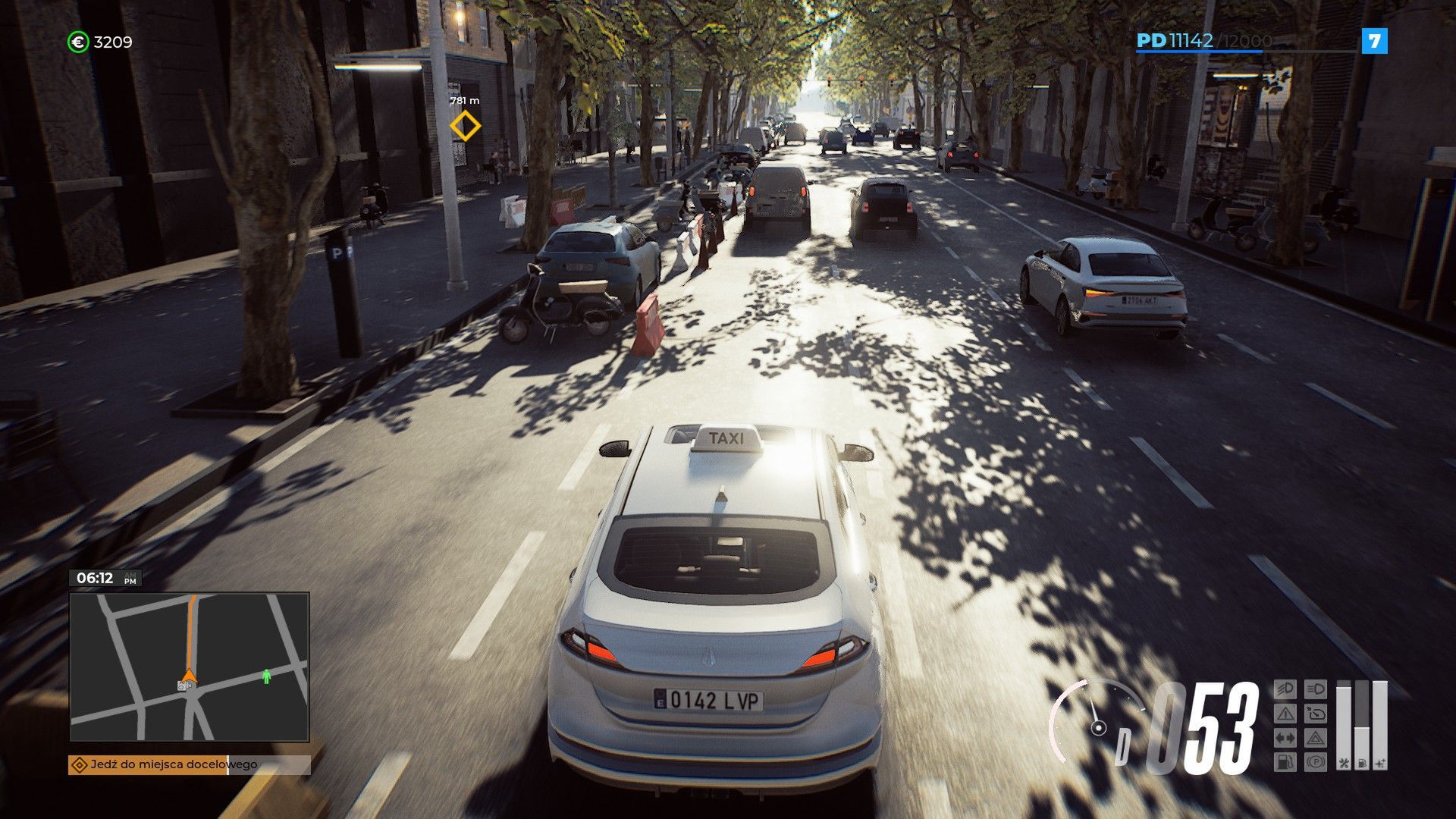
Task: Click the fuel pump warning icon
Action: tap(1285, 762)
